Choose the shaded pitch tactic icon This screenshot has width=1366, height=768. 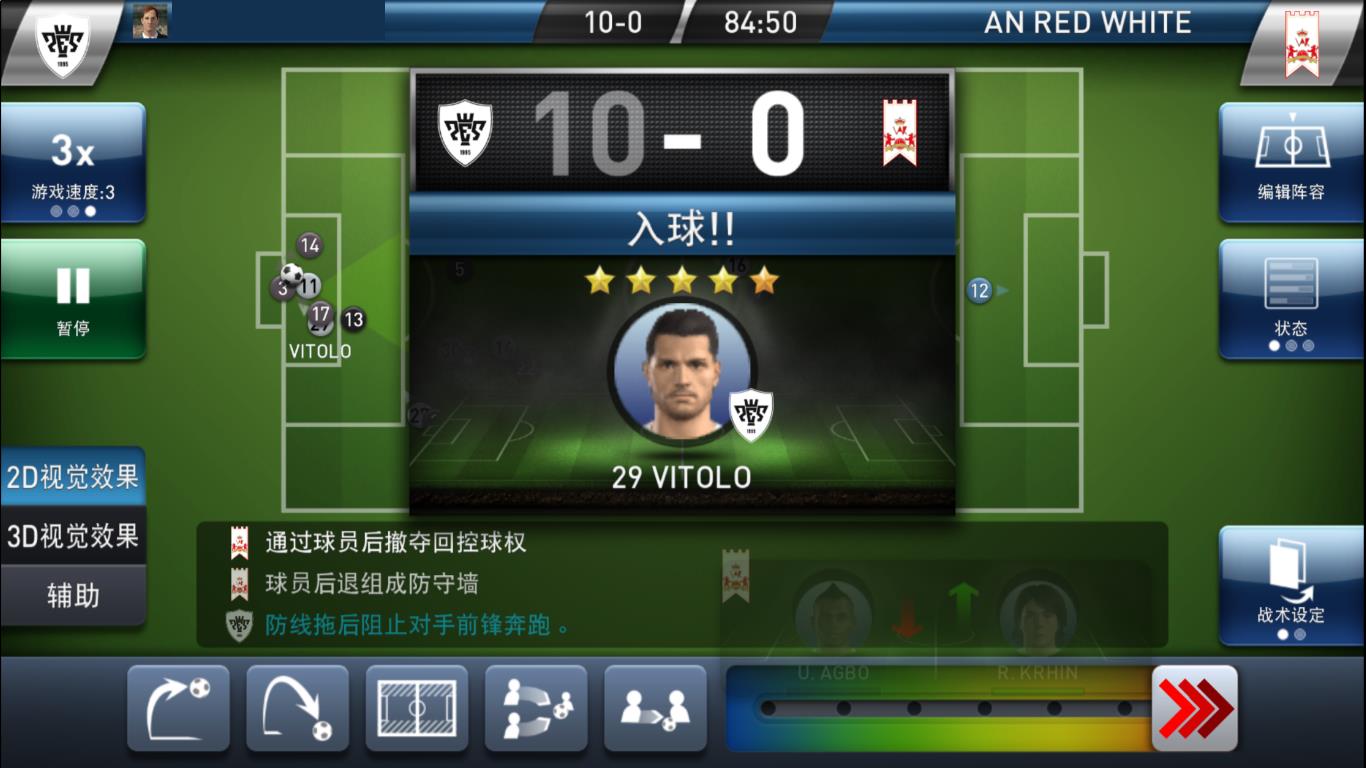[416, 708]
